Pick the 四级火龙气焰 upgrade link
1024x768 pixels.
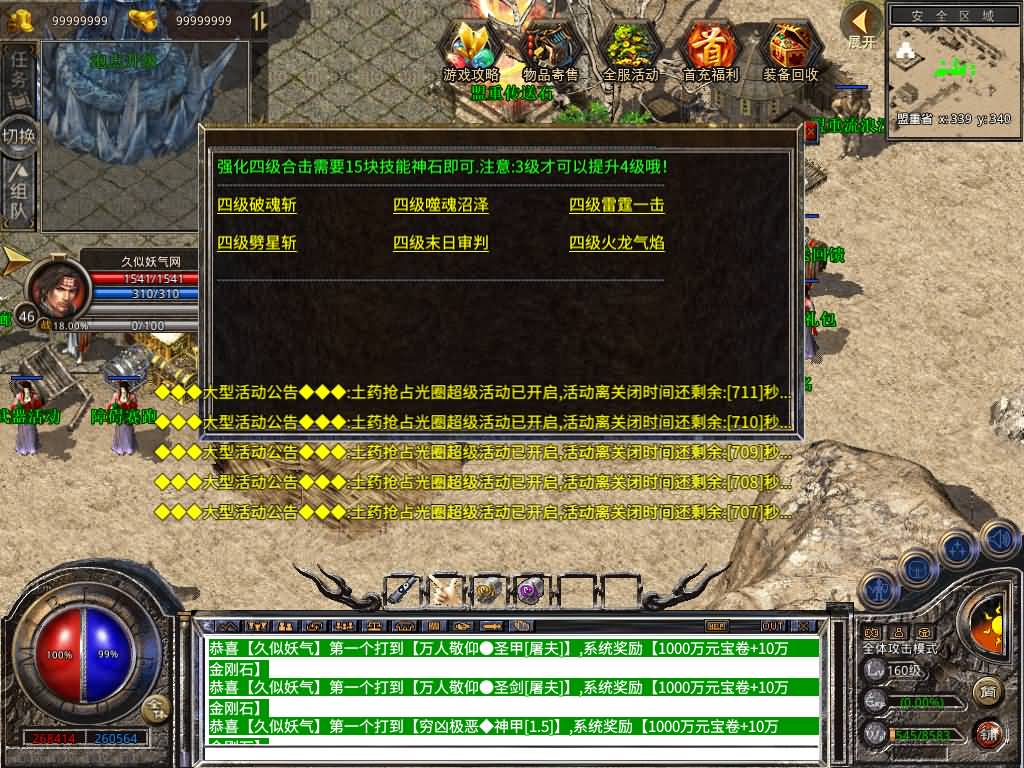(x=617, y=243)
